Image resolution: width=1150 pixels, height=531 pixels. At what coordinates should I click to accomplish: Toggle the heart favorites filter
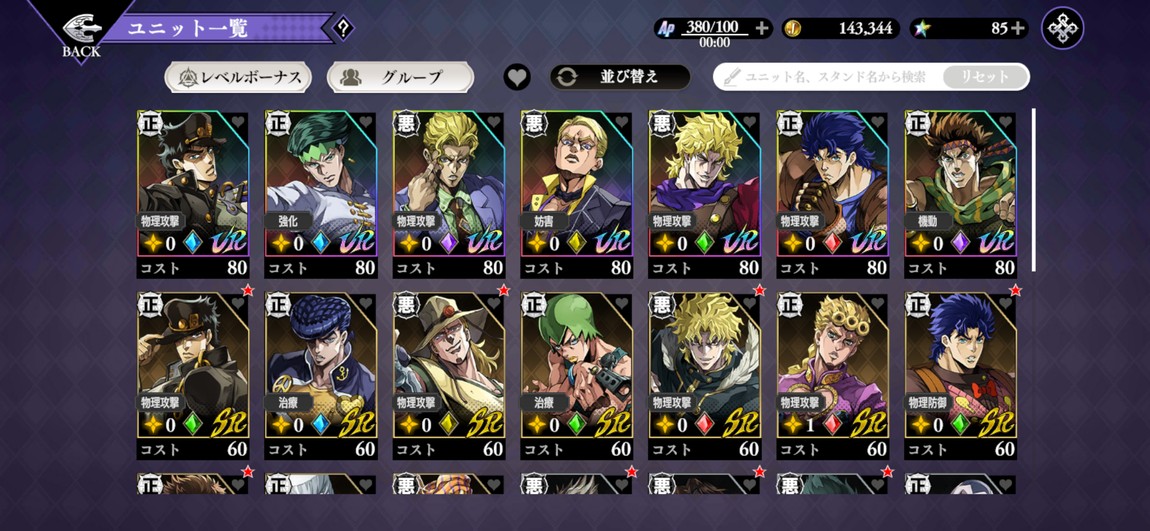[x=517, y=77]
